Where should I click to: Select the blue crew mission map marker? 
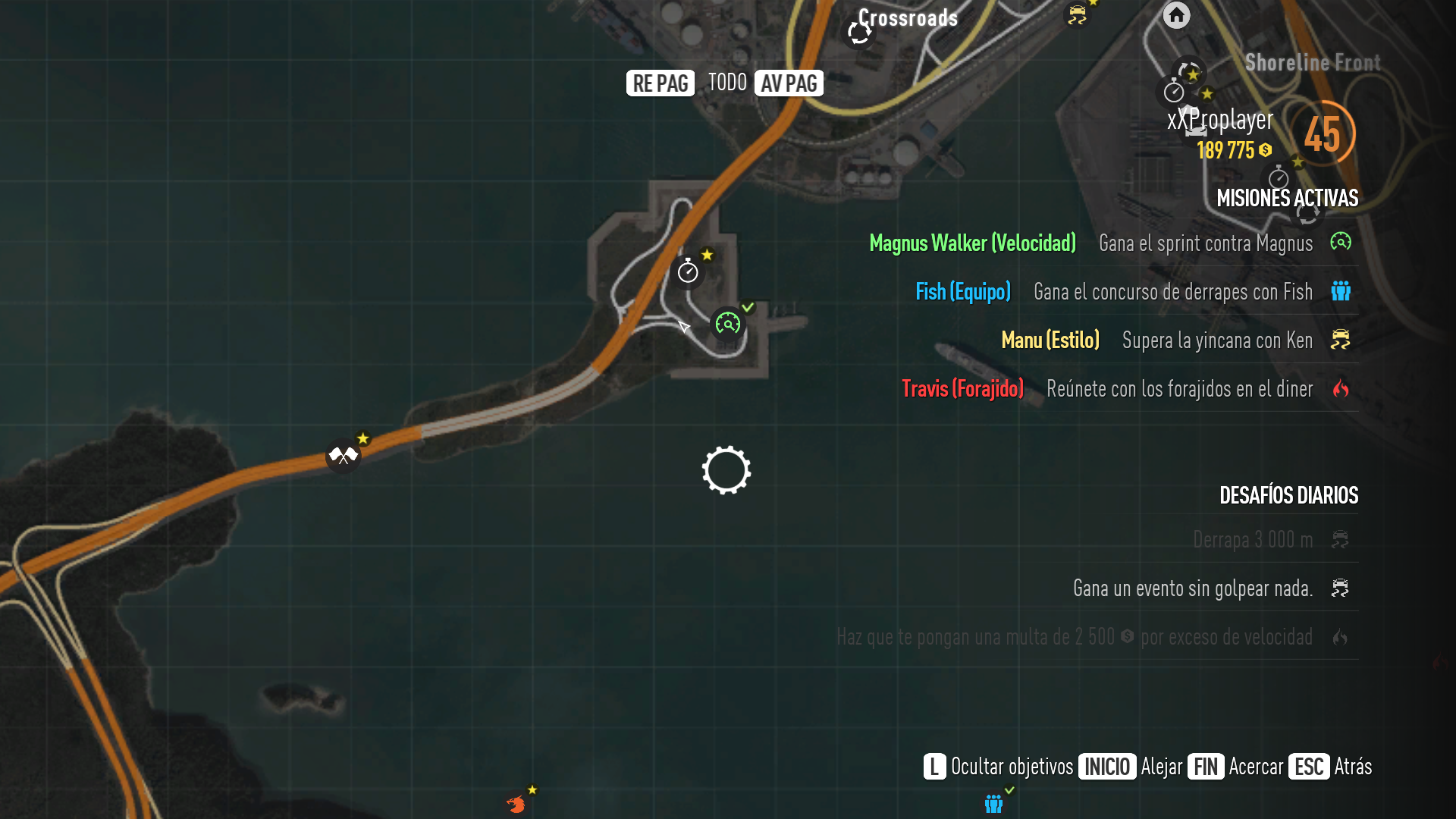(993, 803)
